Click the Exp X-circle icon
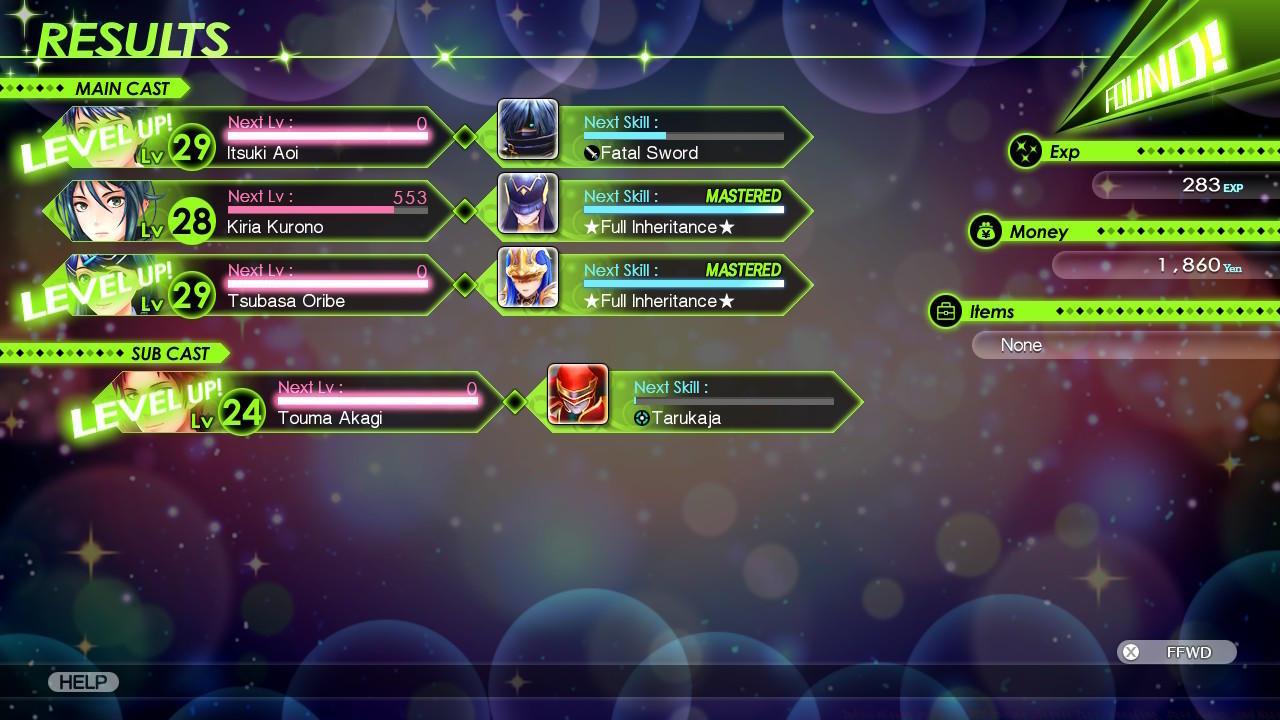 click(1026, 151)
